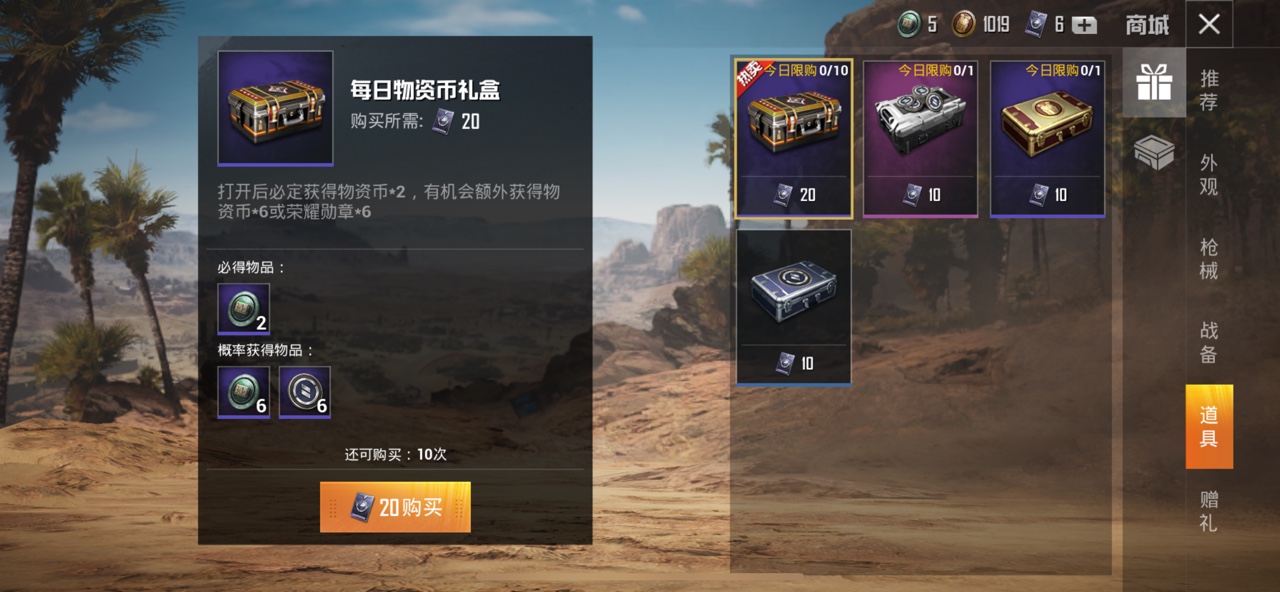1280x592 pixels.
Task: Inspect the chance reward green coin x6
Action: [x=244, y=392]
